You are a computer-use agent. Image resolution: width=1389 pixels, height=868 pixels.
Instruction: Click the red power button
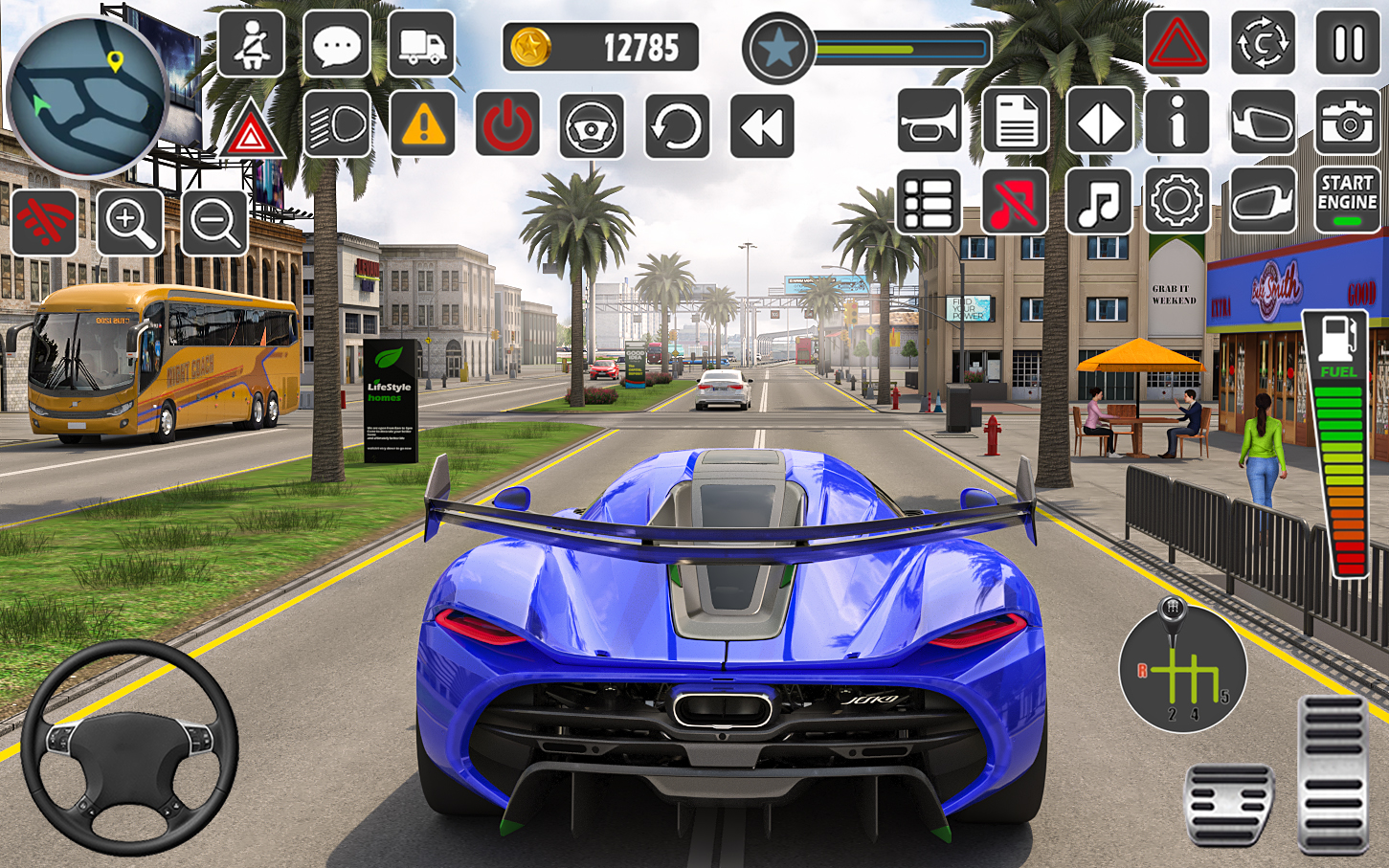(507, 124)
